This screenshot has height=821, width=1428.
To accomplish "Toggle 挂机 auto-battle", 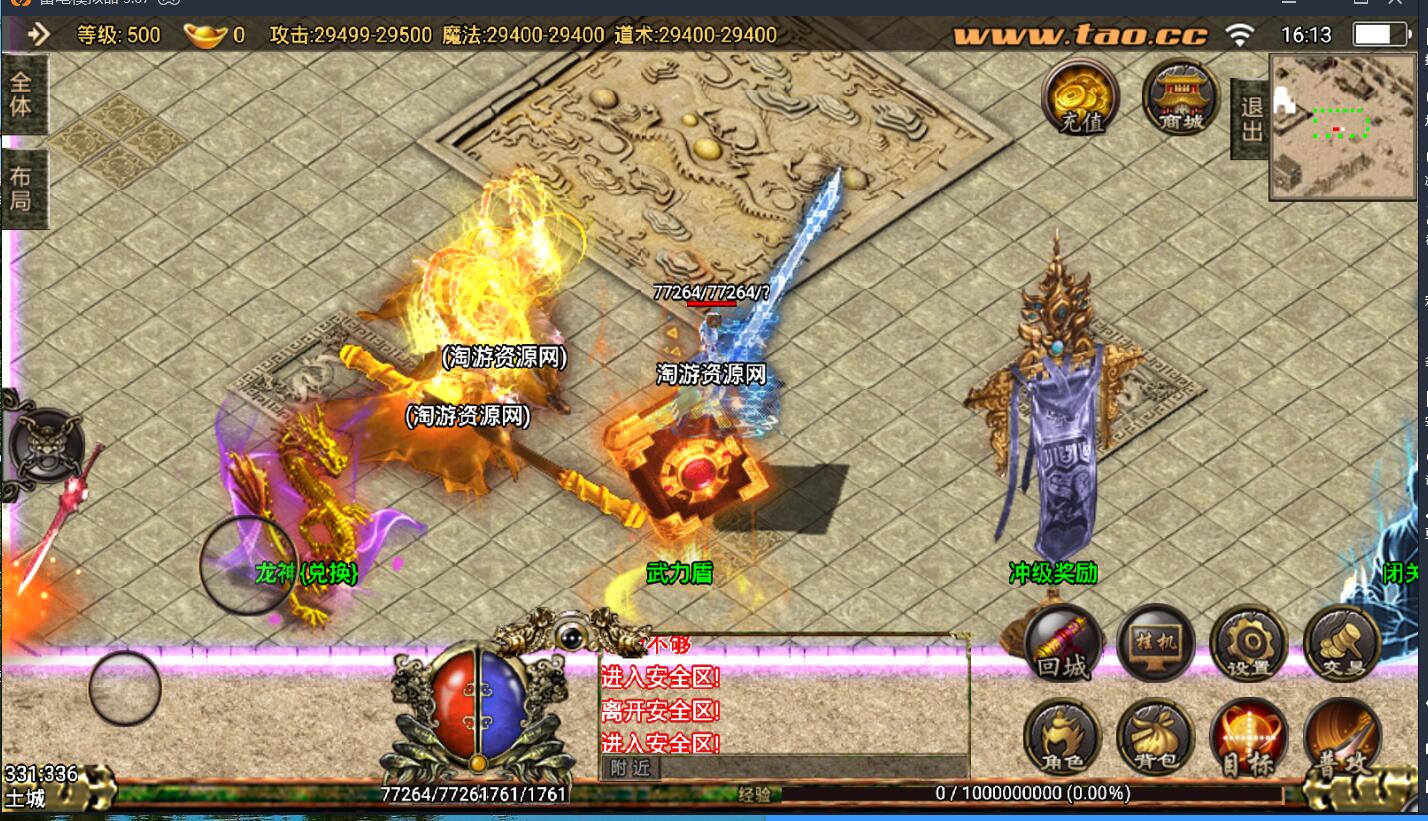I will (x=1155, y=643).
